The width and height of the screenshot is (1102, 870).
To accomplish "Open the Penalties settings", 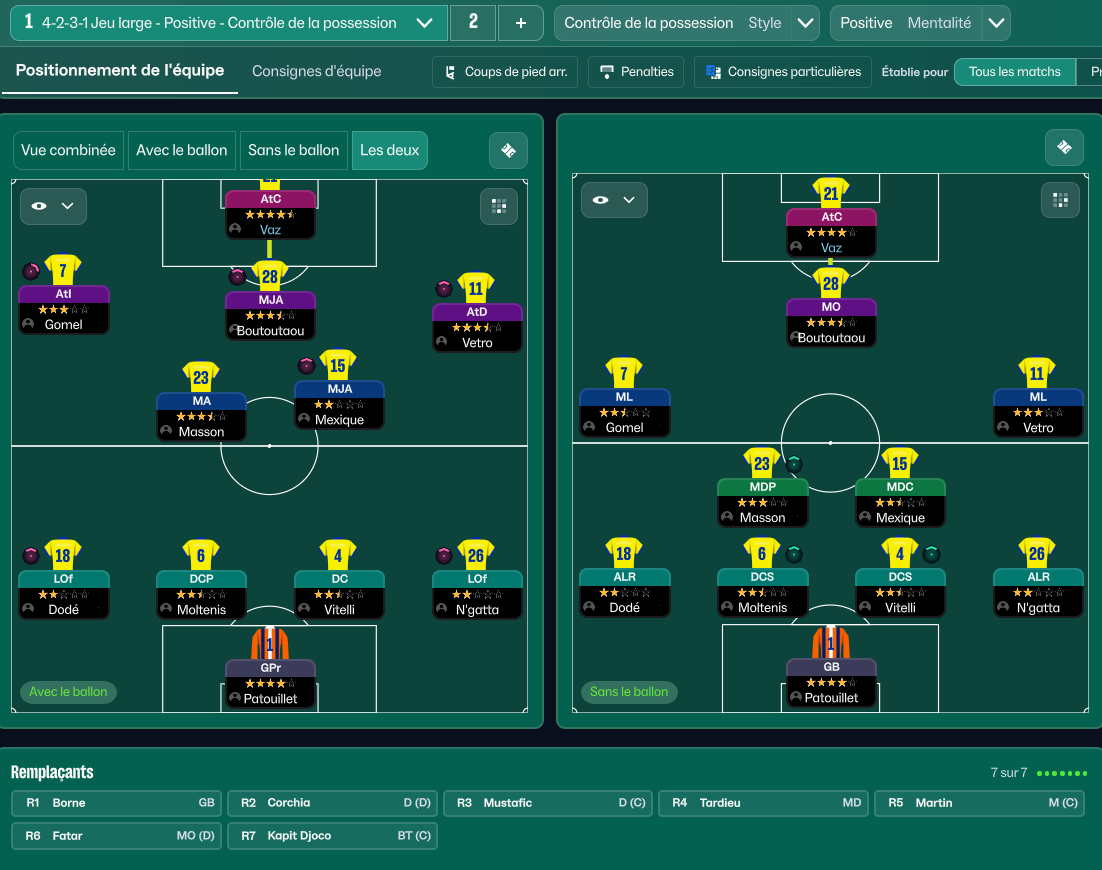I will (636, 72).
